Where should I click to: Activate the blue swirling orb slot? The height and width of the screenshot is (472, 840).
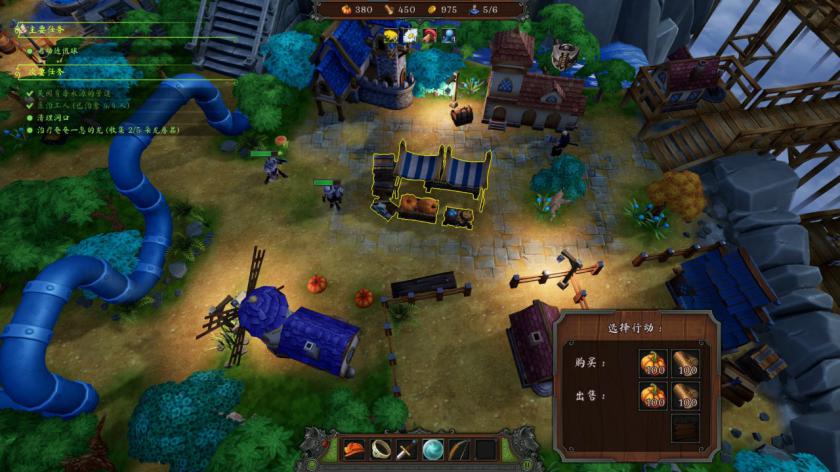[433, 449]
